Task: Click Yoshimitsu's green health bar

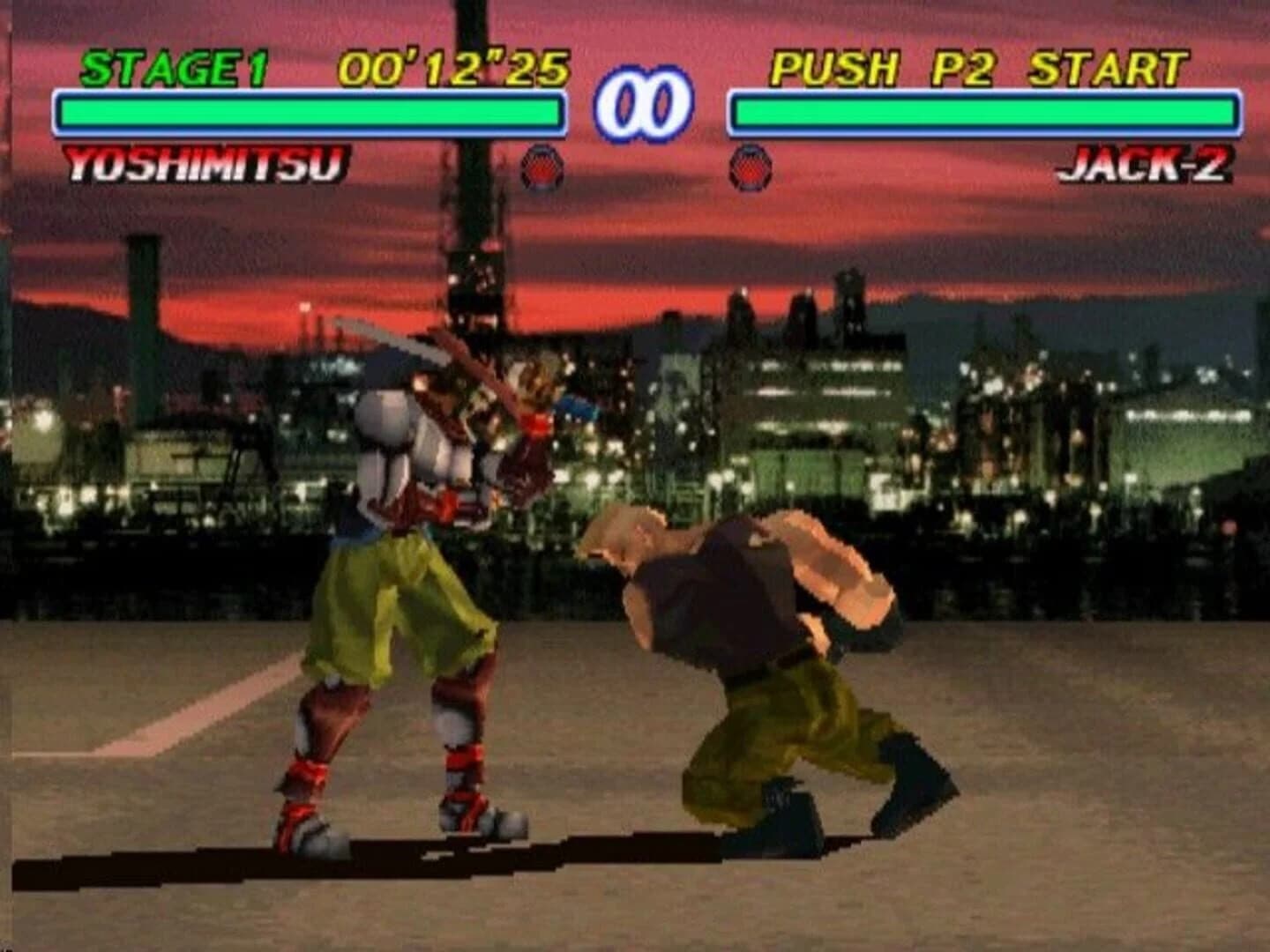Action: [x=309, y=110]
